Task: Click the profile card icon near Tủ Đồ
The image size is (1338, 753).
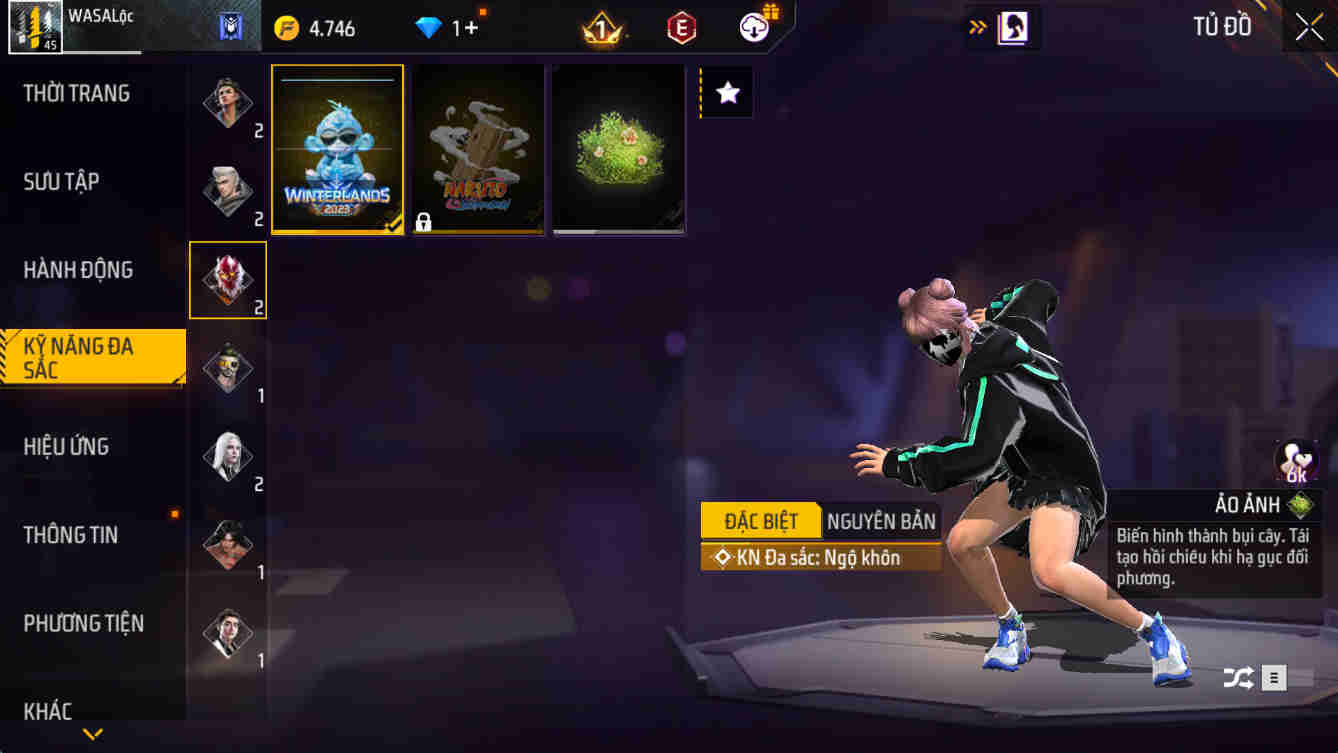Action: (x=1013, y=27)
